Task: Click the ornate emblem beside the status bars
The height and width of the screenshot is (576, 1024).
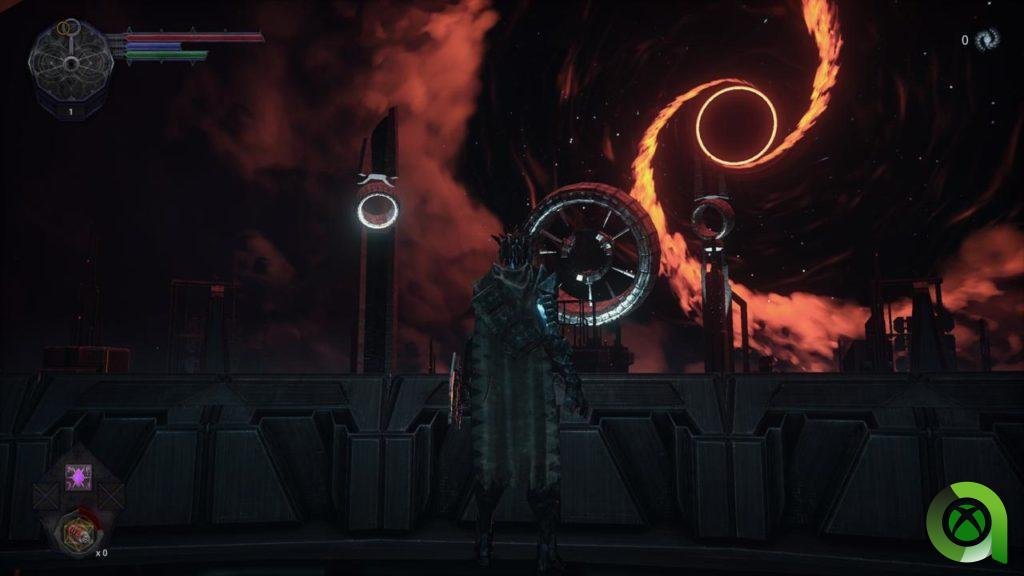Action: 70,62
